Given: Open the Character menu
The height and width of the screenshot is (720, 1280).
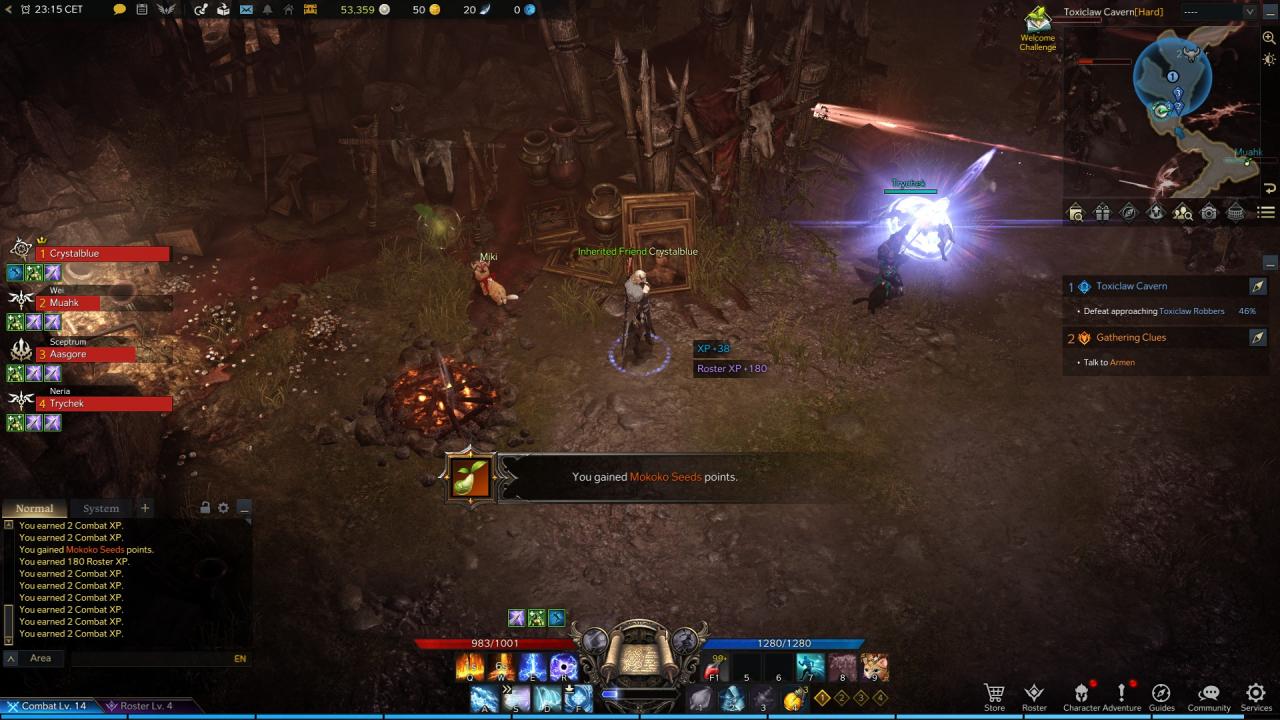Looking at the screenshot, I should click(1081, 696).
